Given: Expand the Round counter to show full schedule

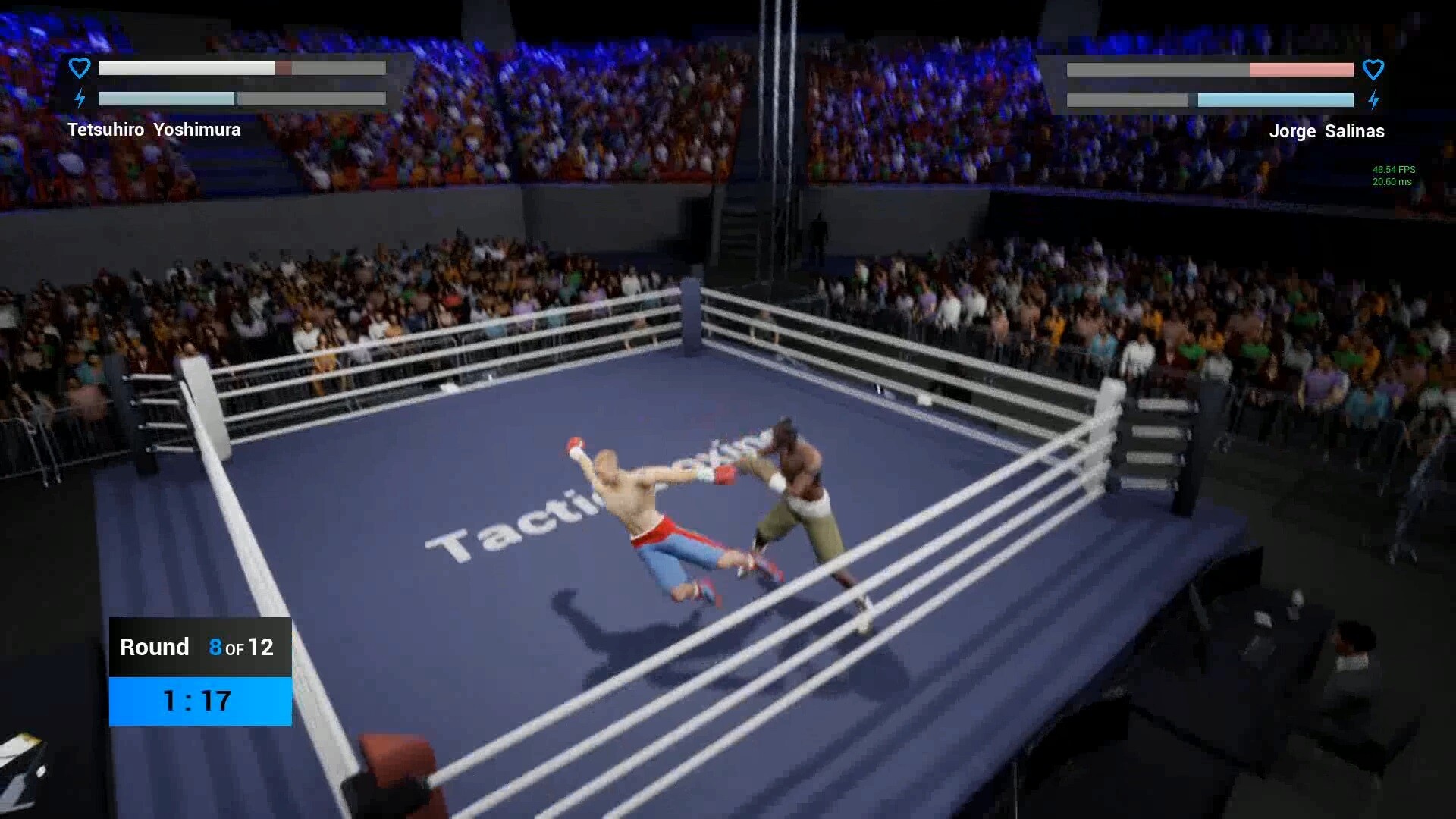Looking at the screenshot, I should click(x=199, y=647).
